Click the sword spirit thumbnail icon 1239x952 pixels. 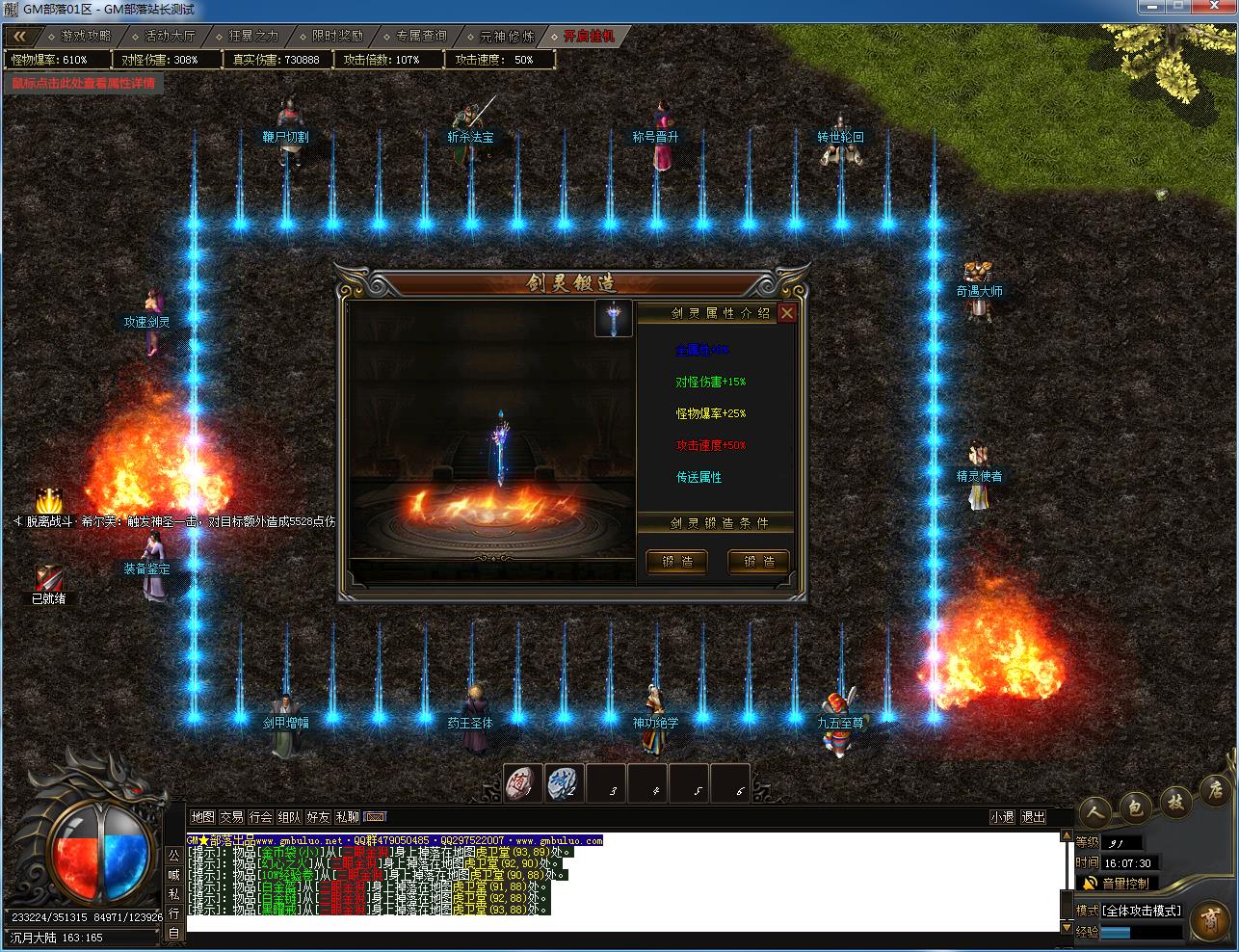pyautogui.click(x=614, y=319)
